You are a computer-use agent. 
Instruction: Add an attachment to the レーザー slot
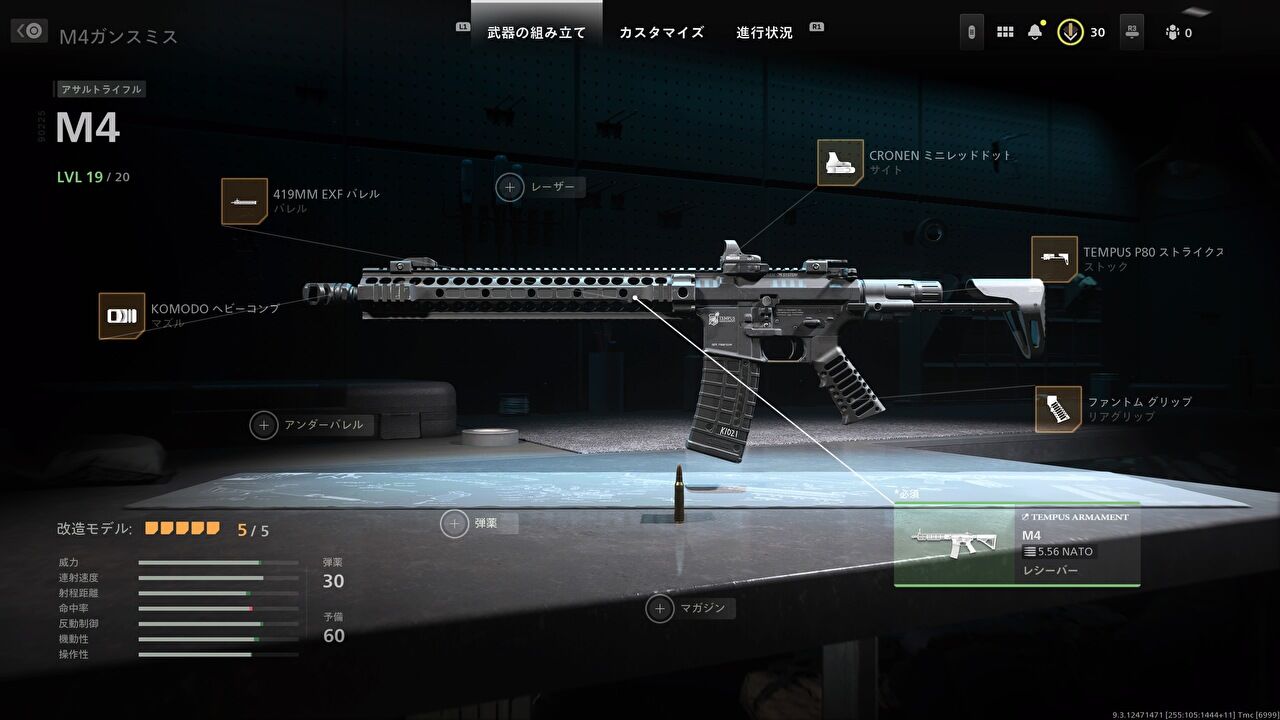[x=511, y=187]
